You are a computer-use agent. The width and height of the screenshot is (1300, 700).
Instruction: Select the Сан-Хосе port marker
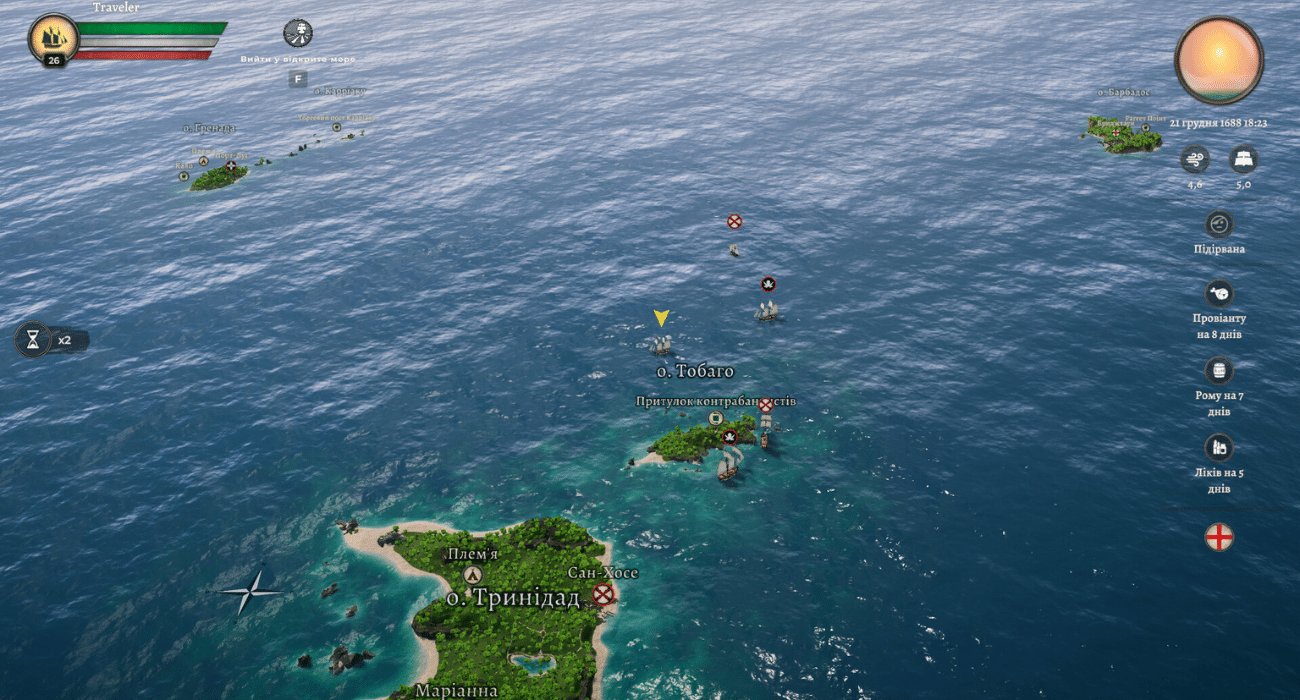click(x=602, y=595)
